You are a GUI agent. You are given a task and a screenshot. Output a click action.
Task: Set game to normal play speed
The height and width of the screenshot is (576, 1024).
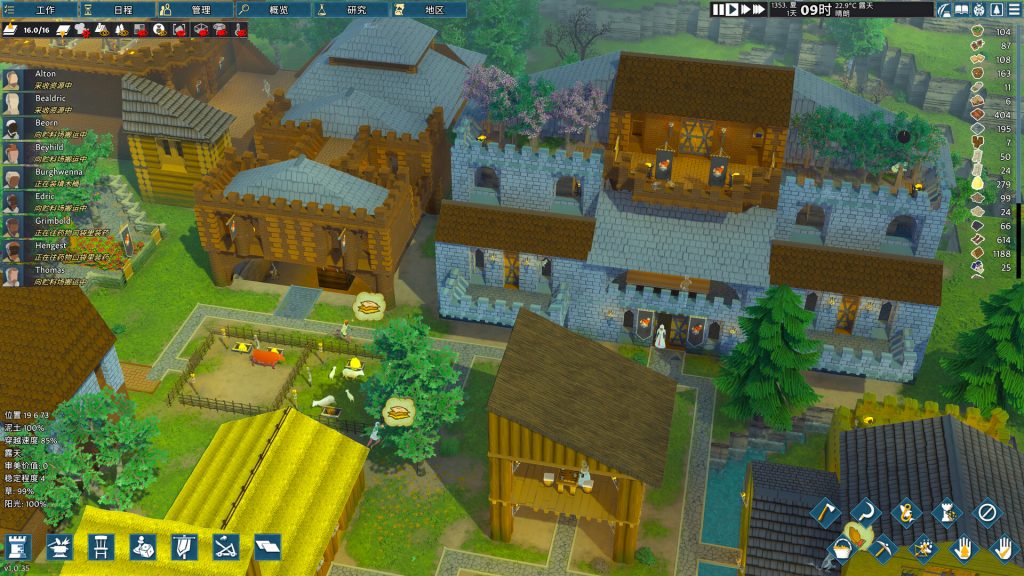coord(732,9)
